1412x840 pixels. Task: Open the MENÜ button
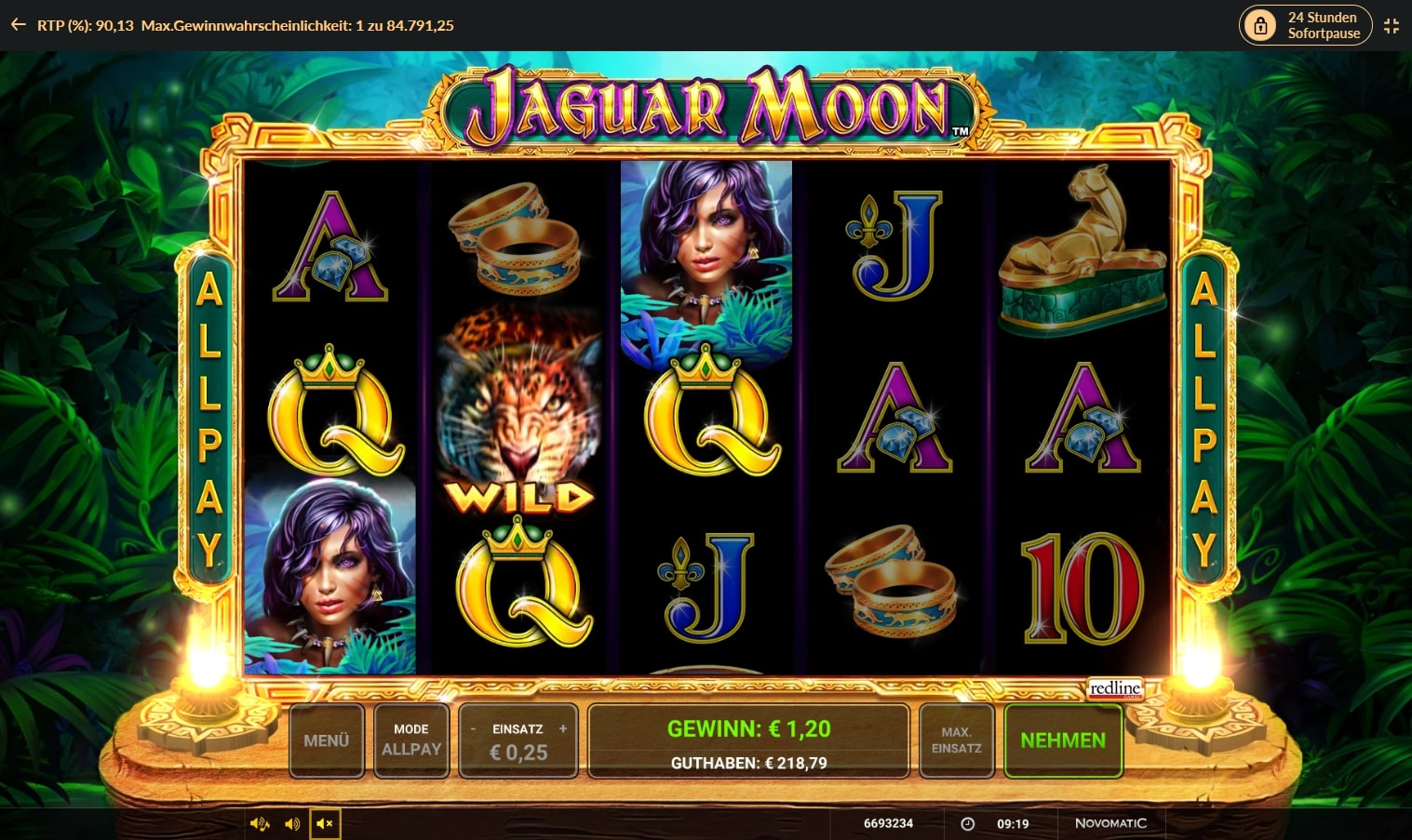(x=326, y=740)
